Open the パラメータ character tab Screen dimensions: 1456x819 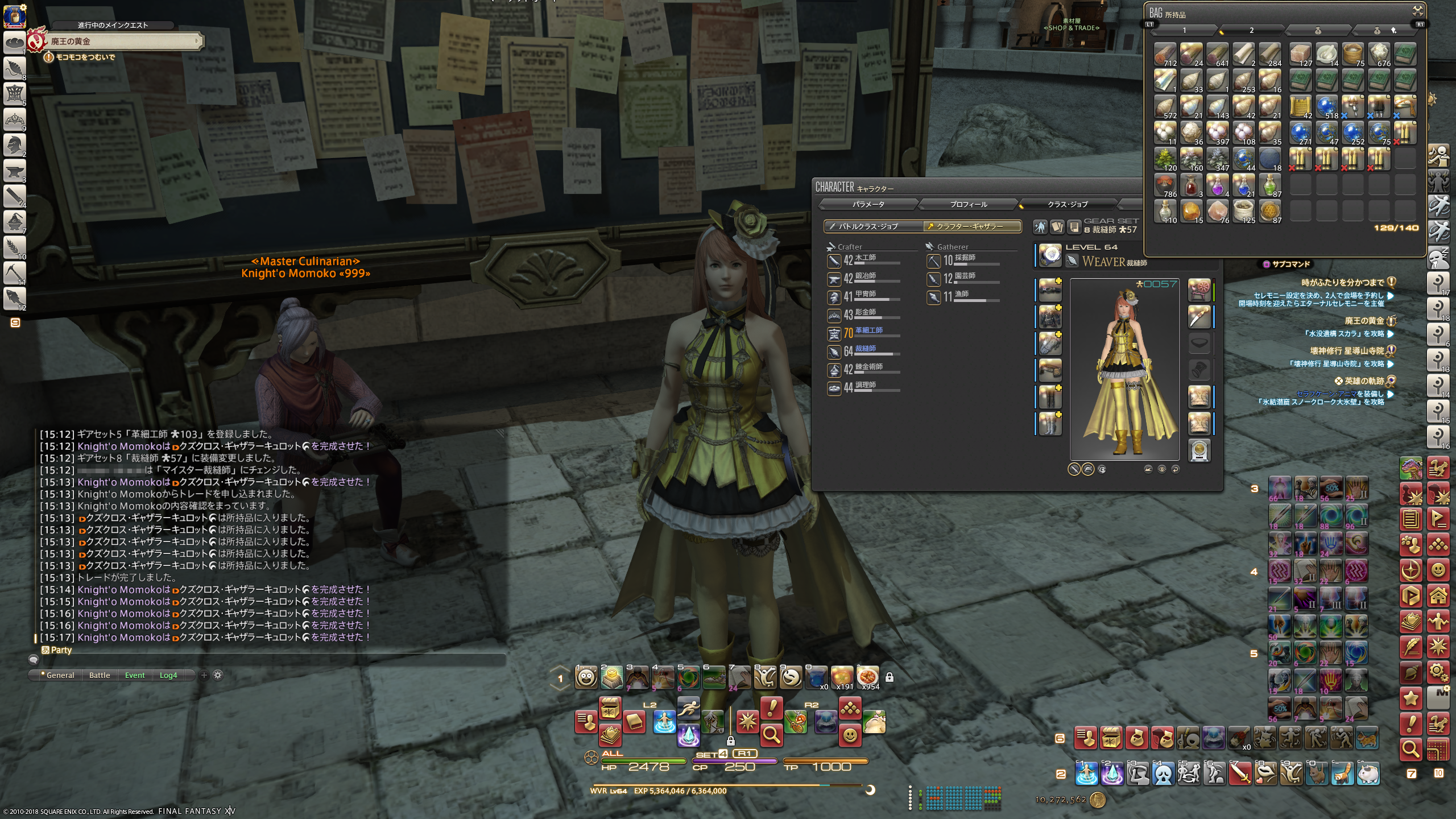868,204
